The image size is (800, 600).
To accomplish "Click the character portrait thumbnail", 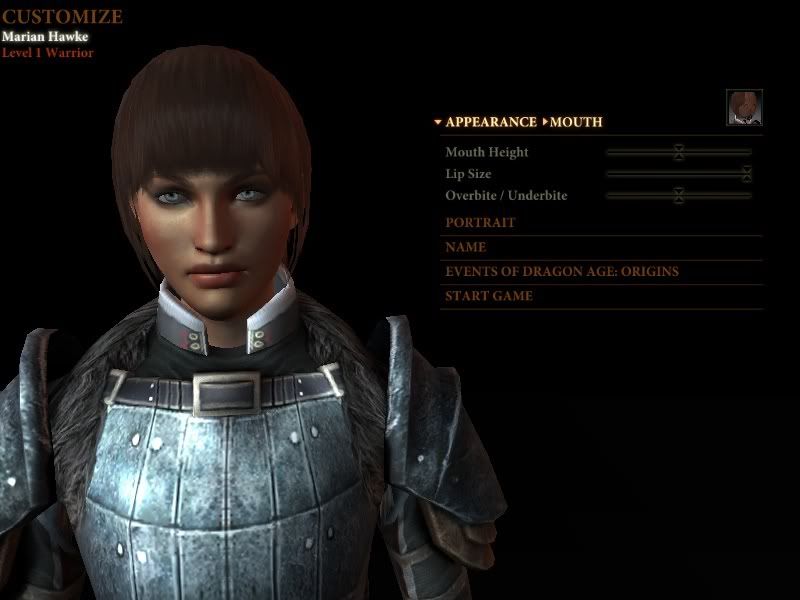I will pos(744,107).
